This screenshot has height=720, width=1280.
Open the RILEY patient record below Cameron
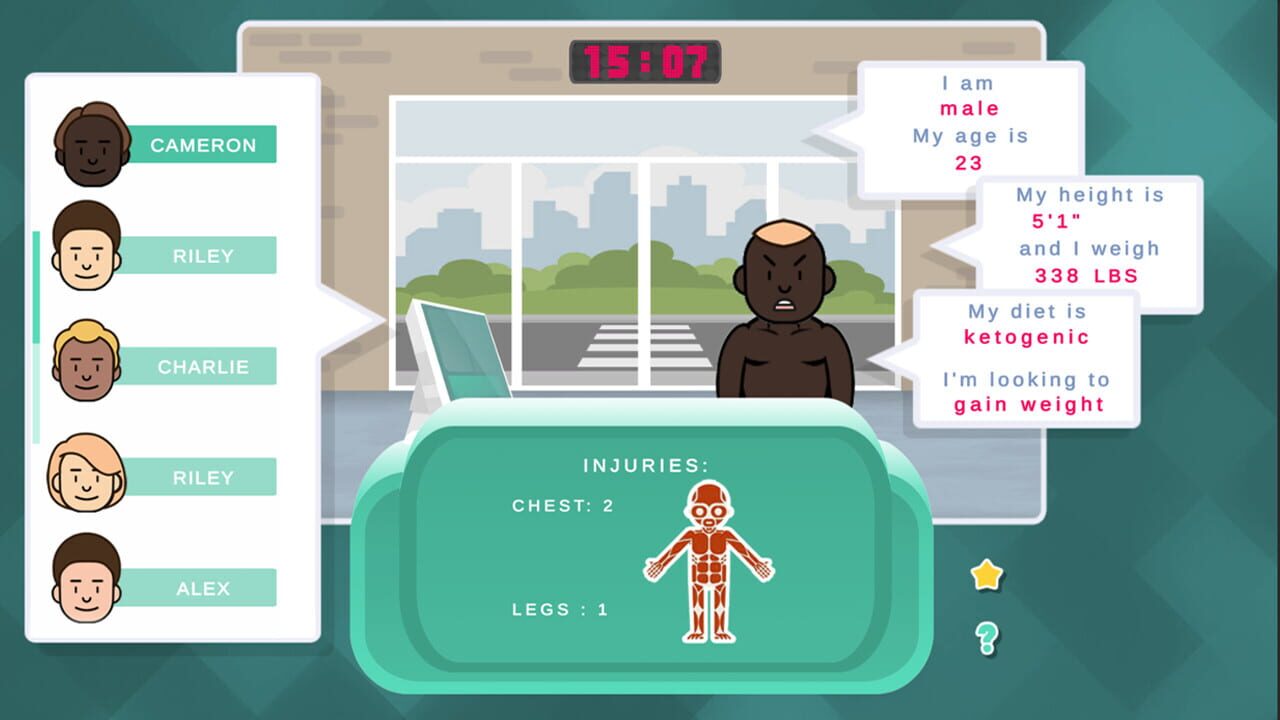(203, 255)
